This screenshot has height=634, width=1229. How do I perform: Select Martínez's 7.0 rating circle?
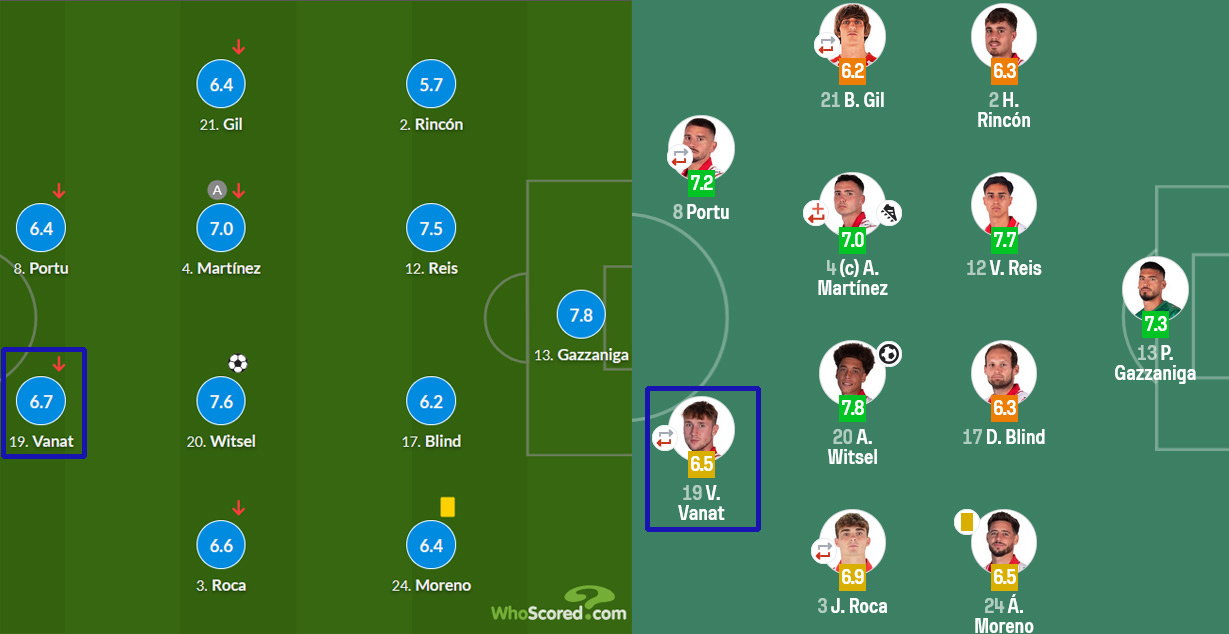(x=221, y=228)
